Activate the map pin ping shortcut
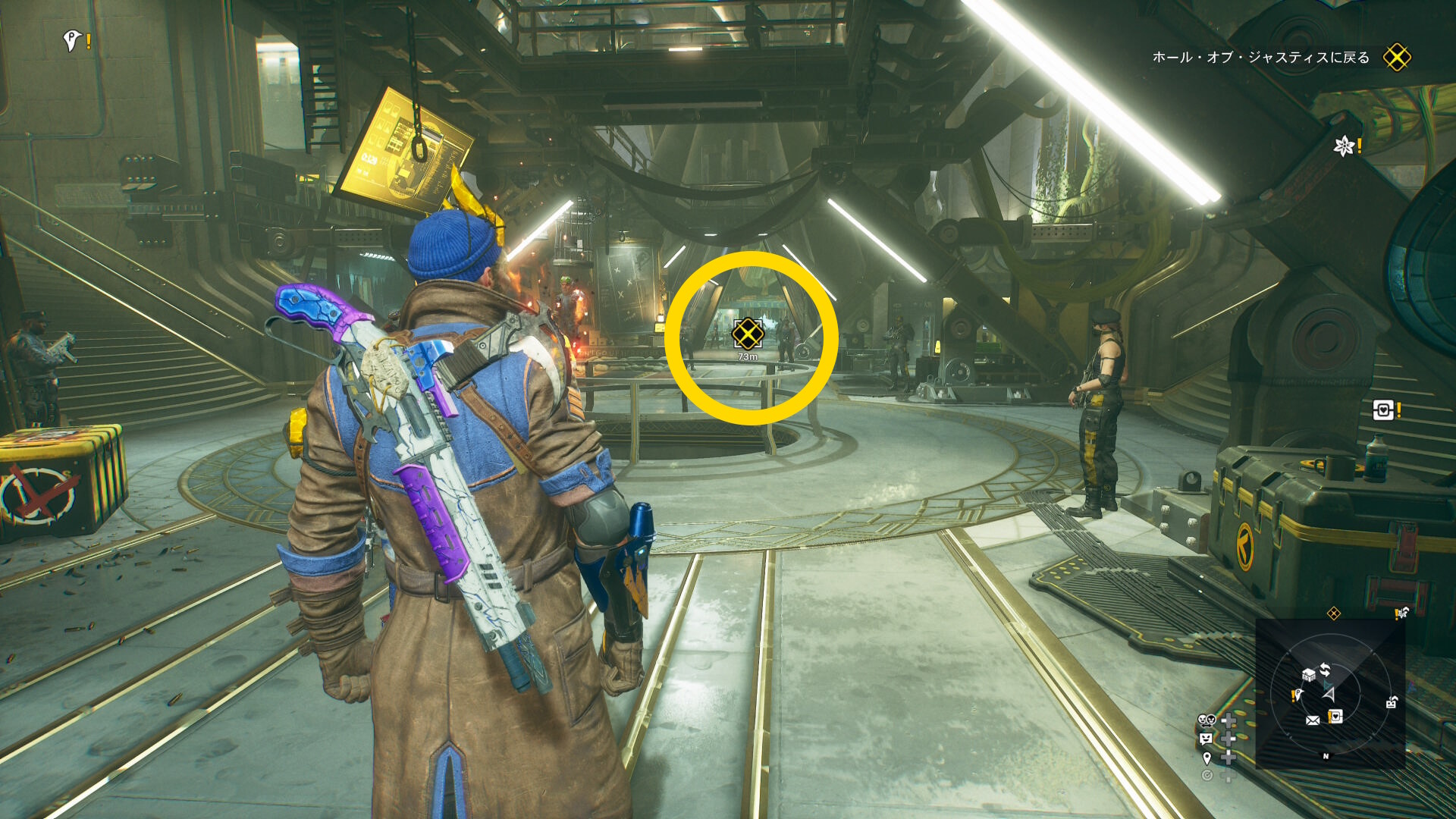This screenshot has width=1456, height=819. tap(1207, 758)
